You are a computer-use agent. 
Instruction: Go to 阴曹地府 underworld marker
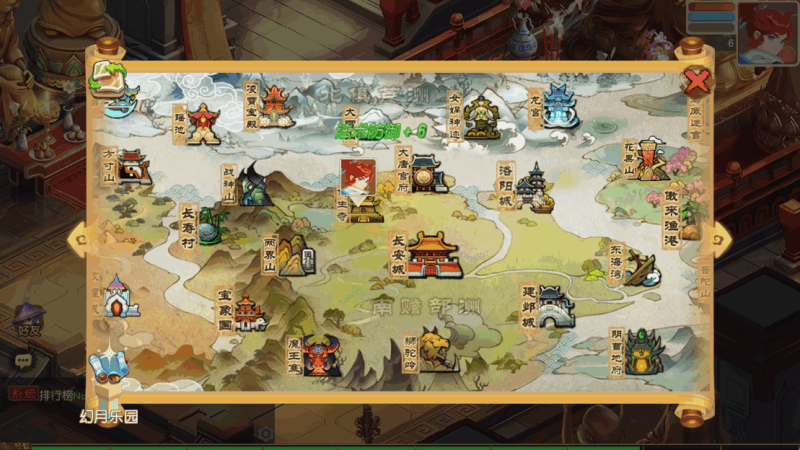tap(643, 352)
